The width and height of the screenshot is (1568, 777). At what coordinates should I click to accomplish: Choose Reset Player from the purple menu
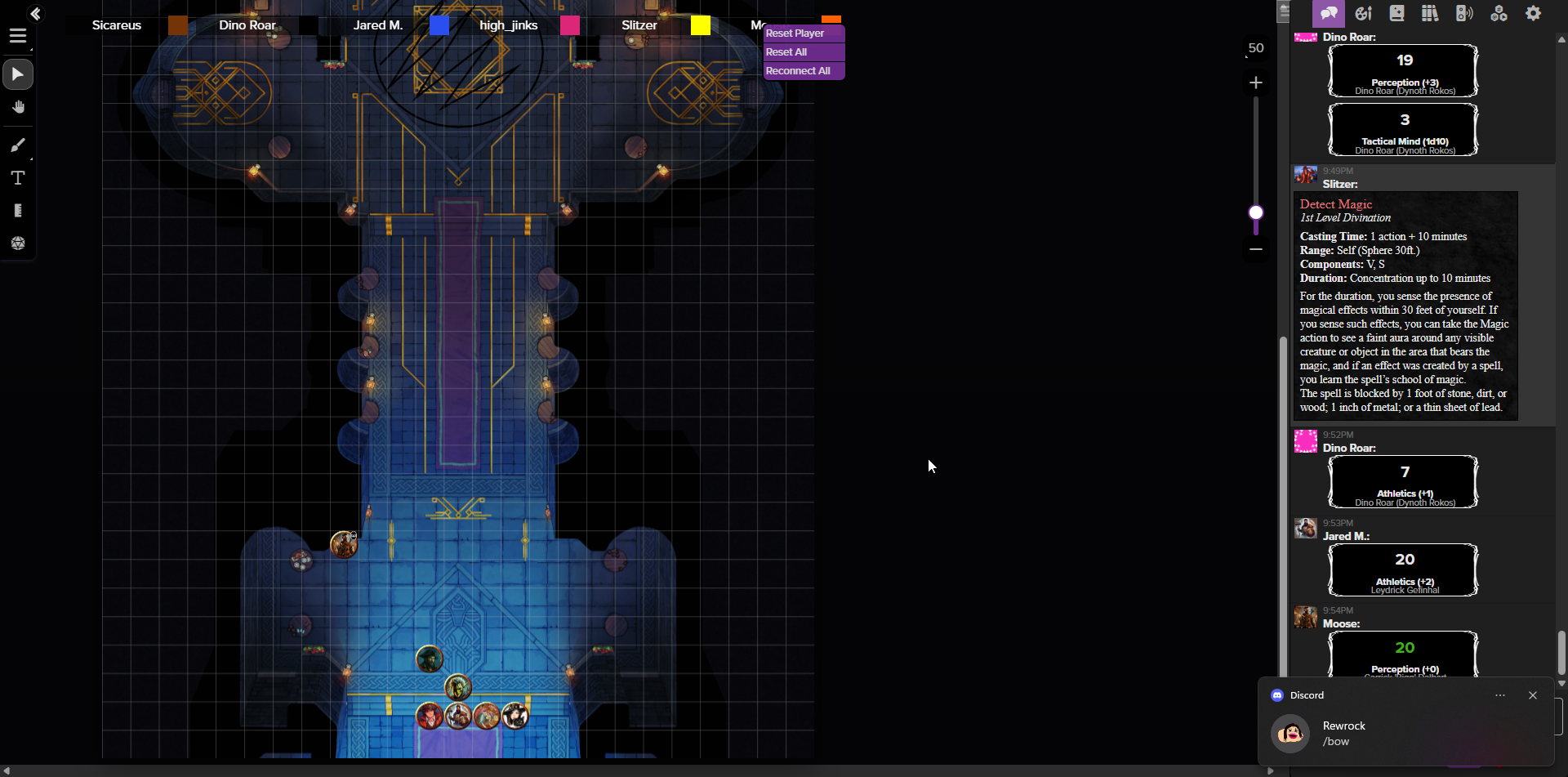coord(795,33)
